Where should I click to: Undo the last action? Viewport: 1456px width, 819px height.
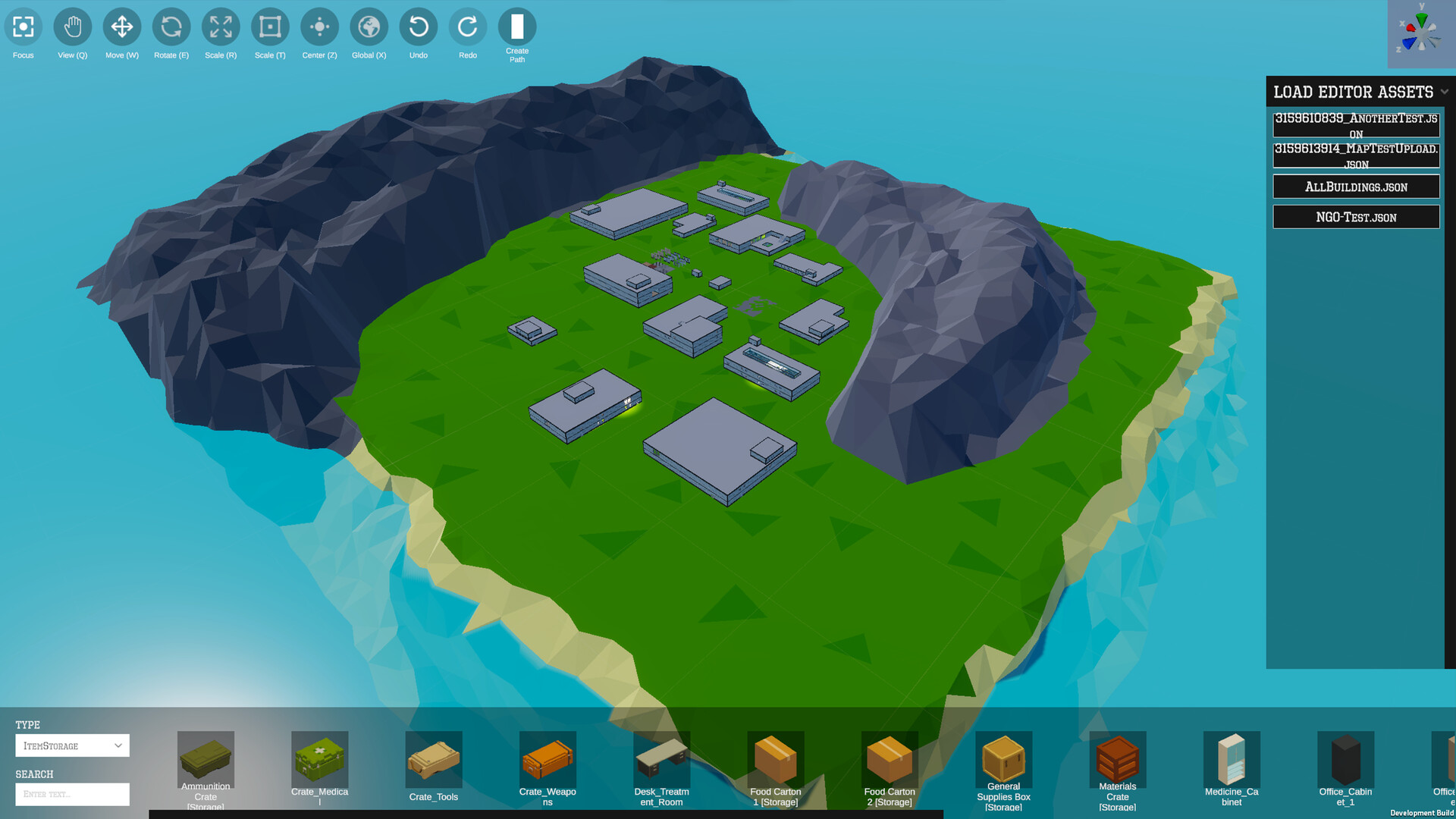(418, 27)
